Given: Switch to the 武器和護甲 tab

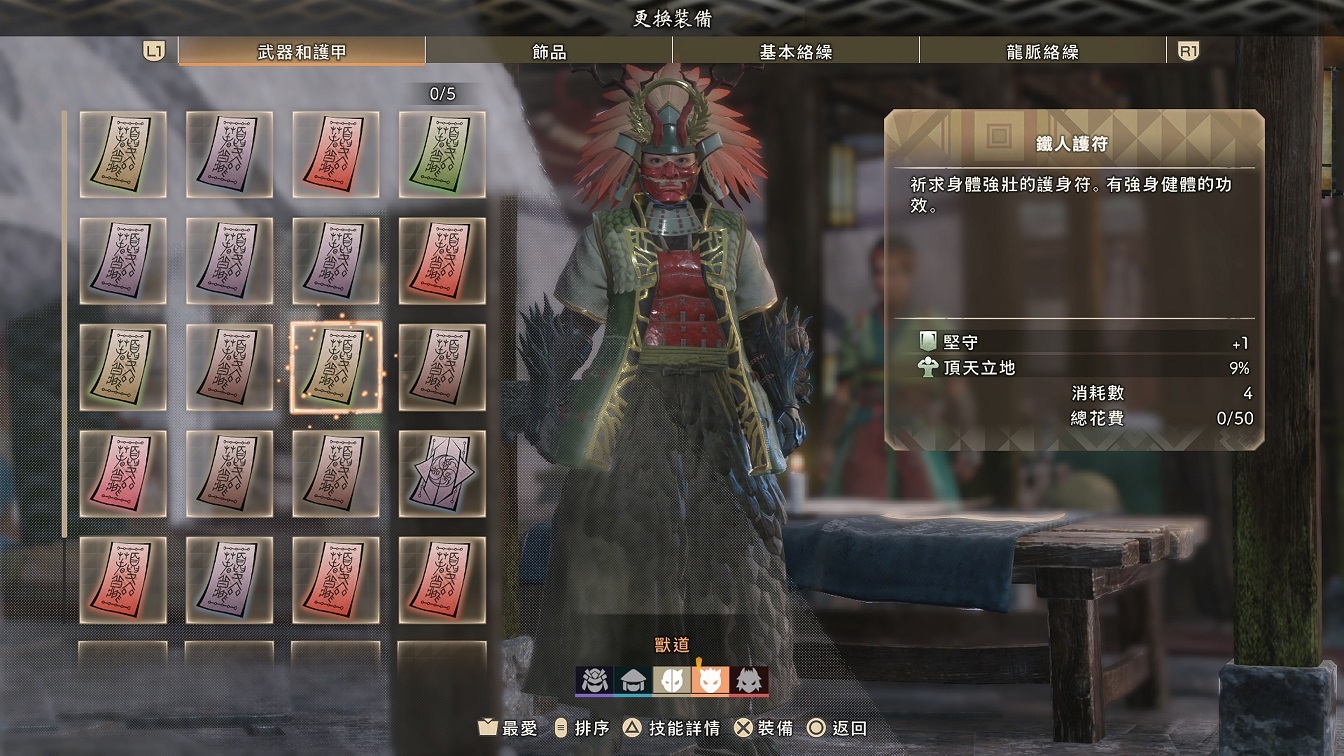Looking at the screenshot, I should point(301,52).
